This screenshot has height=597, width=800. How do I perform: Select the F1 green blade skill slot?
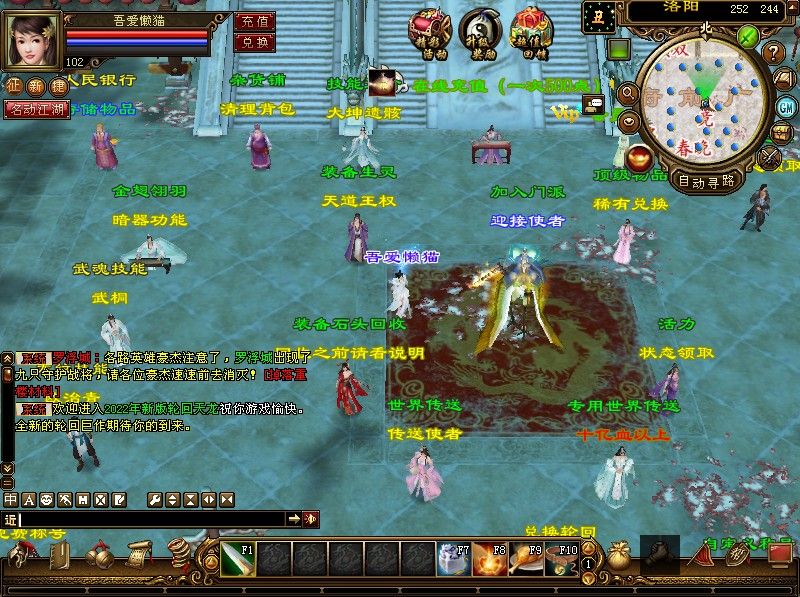coord(238,558)
